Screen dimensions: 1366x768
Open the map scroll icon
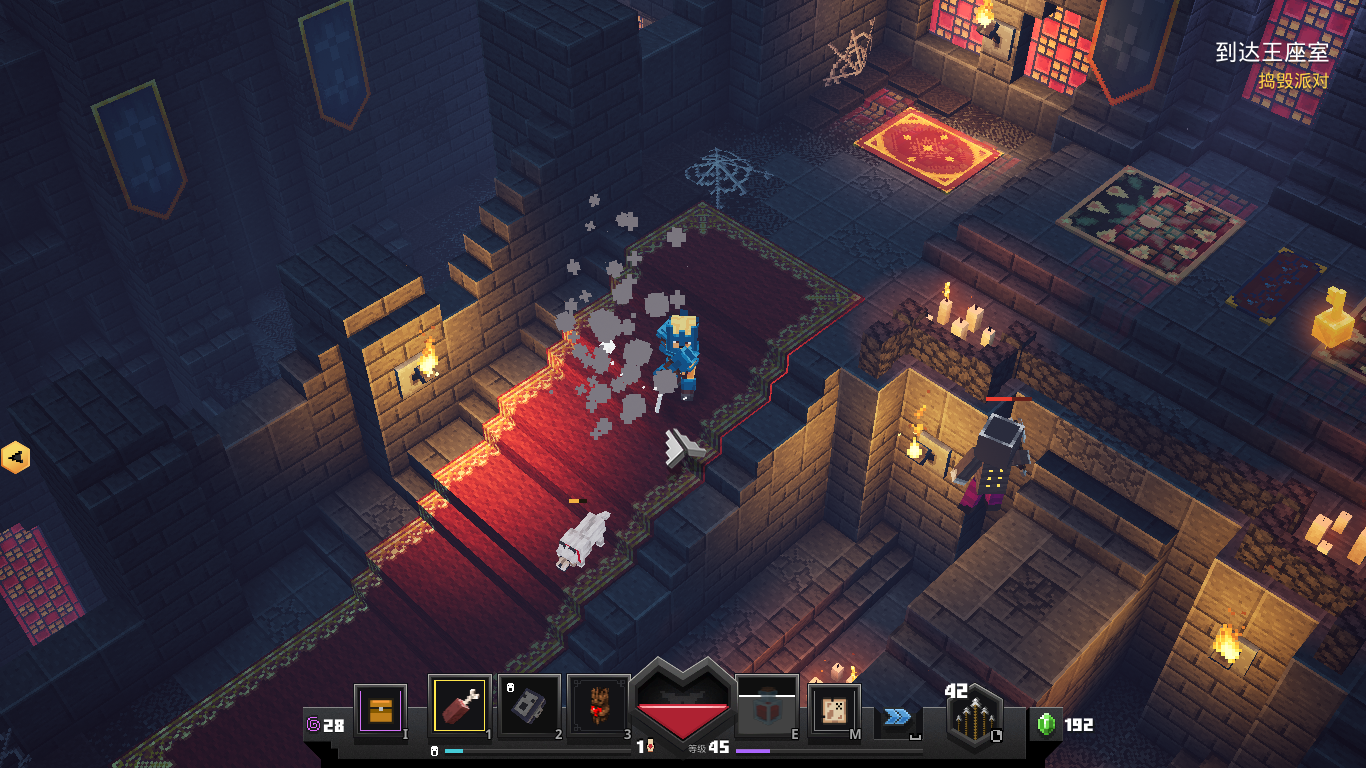834,711
